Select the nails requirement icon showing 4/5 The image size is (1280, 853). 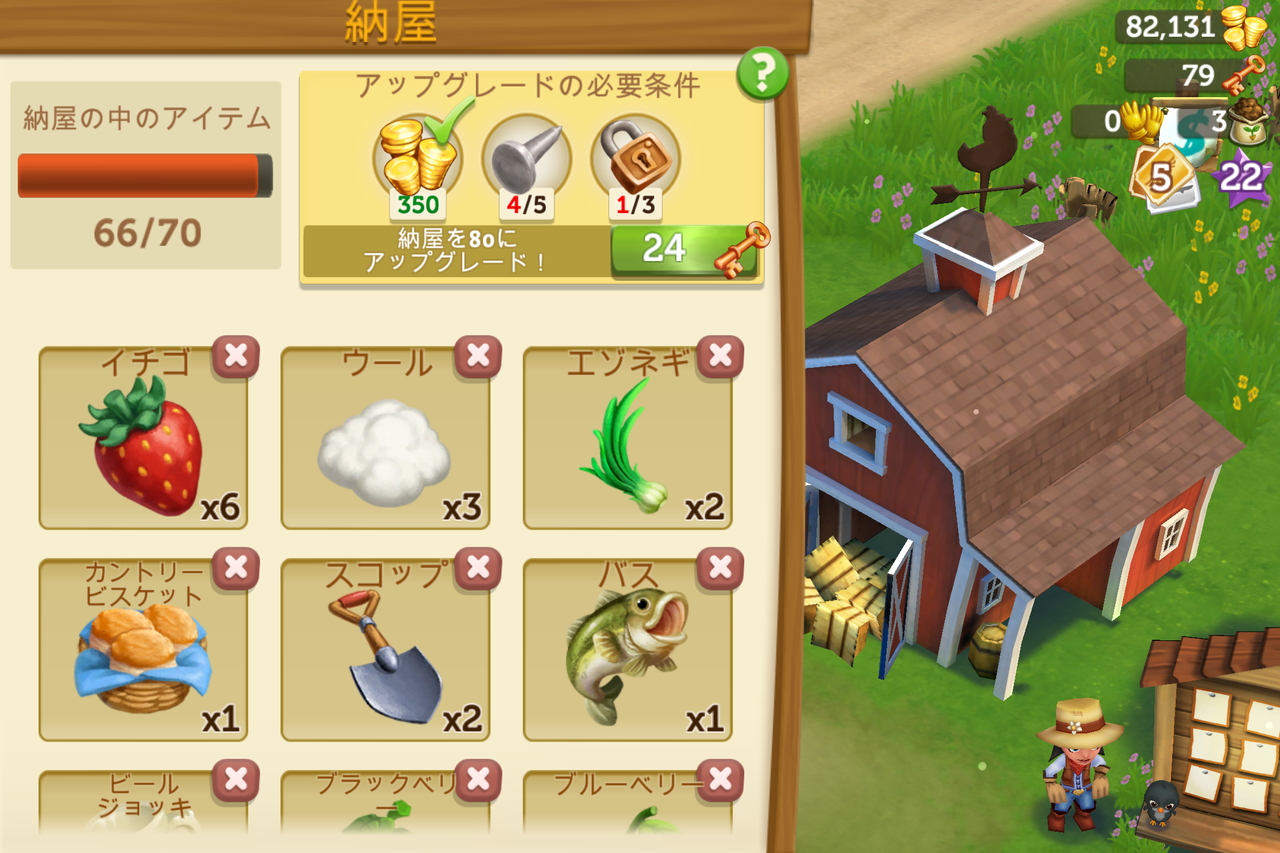[527, 160]
